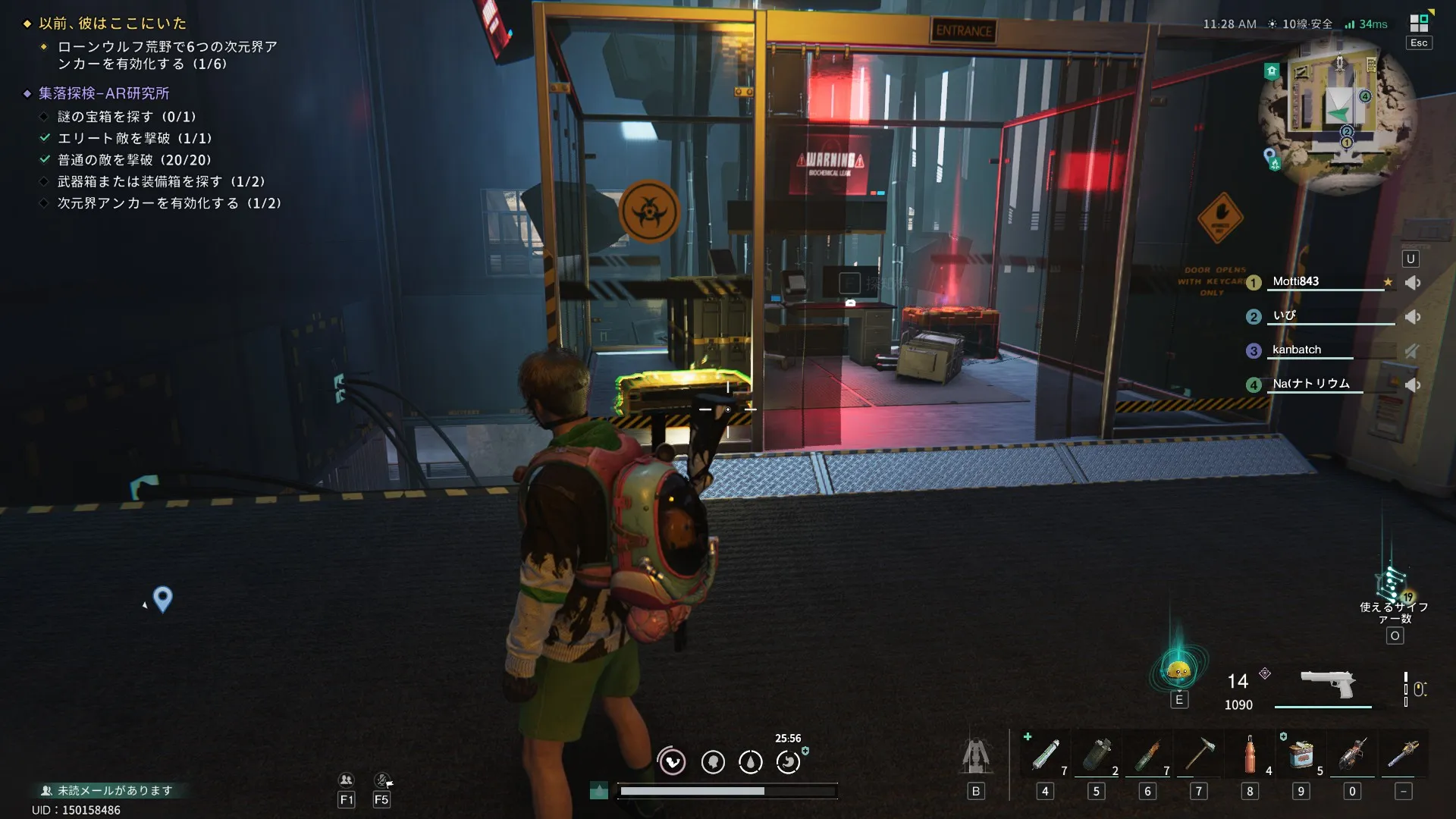Select the molotov bottle hotbar slot
Screen dimensions: 1456x819
1147,755
